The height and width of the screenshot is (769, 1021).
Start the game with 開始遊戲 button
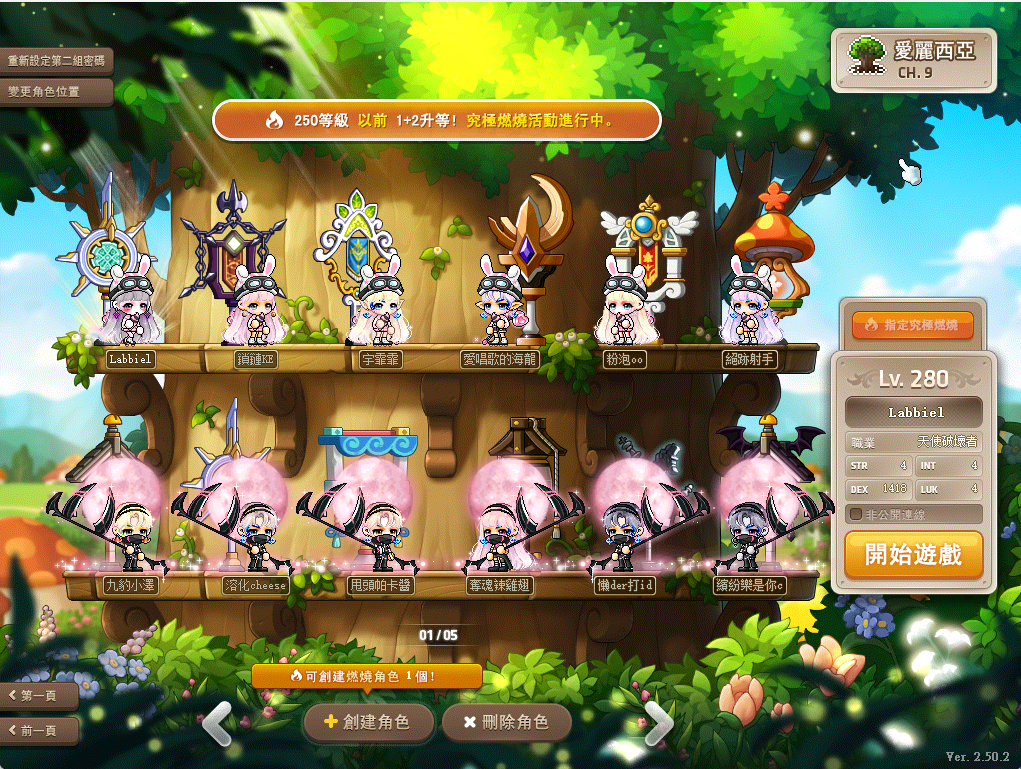[913, 555]
